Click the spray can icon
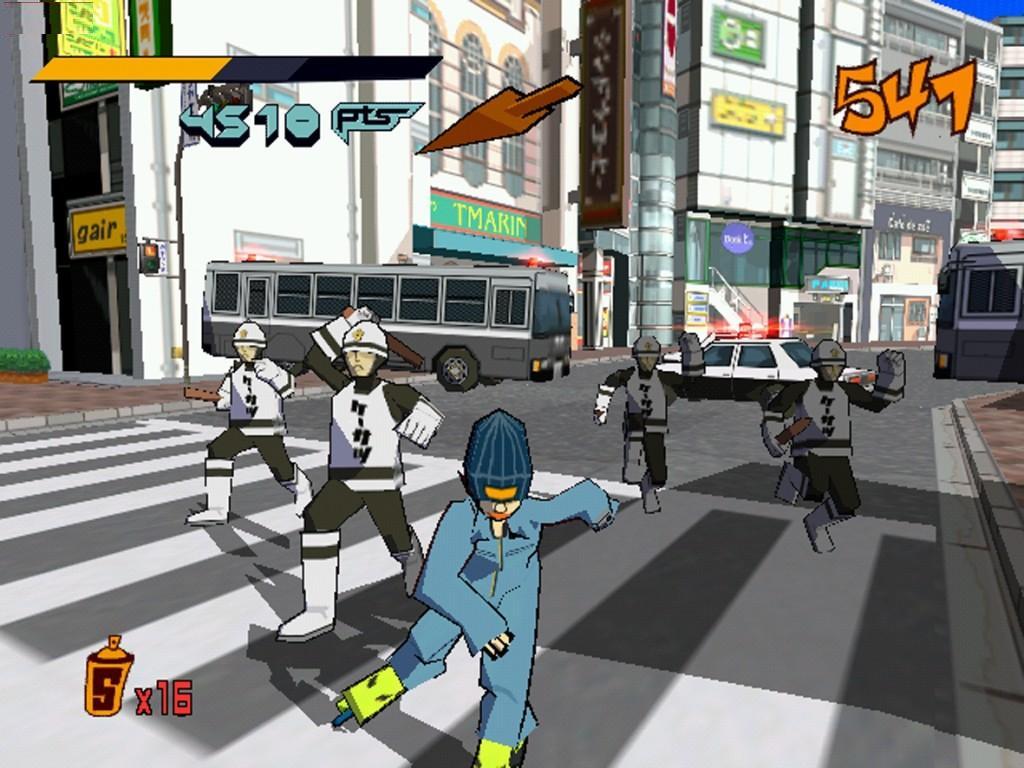Image resolution: width=1024 pixels, height=768 pixels. (x=108, y=677)
